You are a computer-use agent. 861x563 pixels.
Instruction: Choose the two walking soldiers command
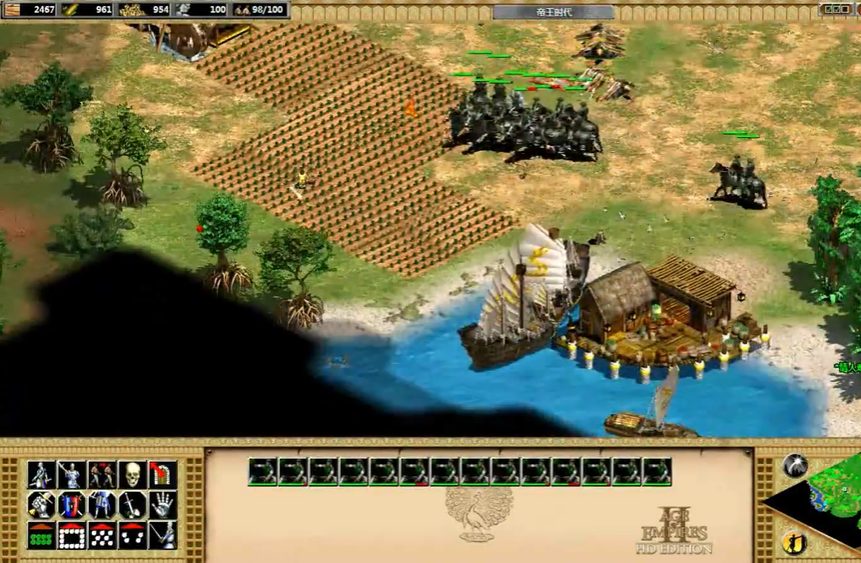[x=101, y=475]
